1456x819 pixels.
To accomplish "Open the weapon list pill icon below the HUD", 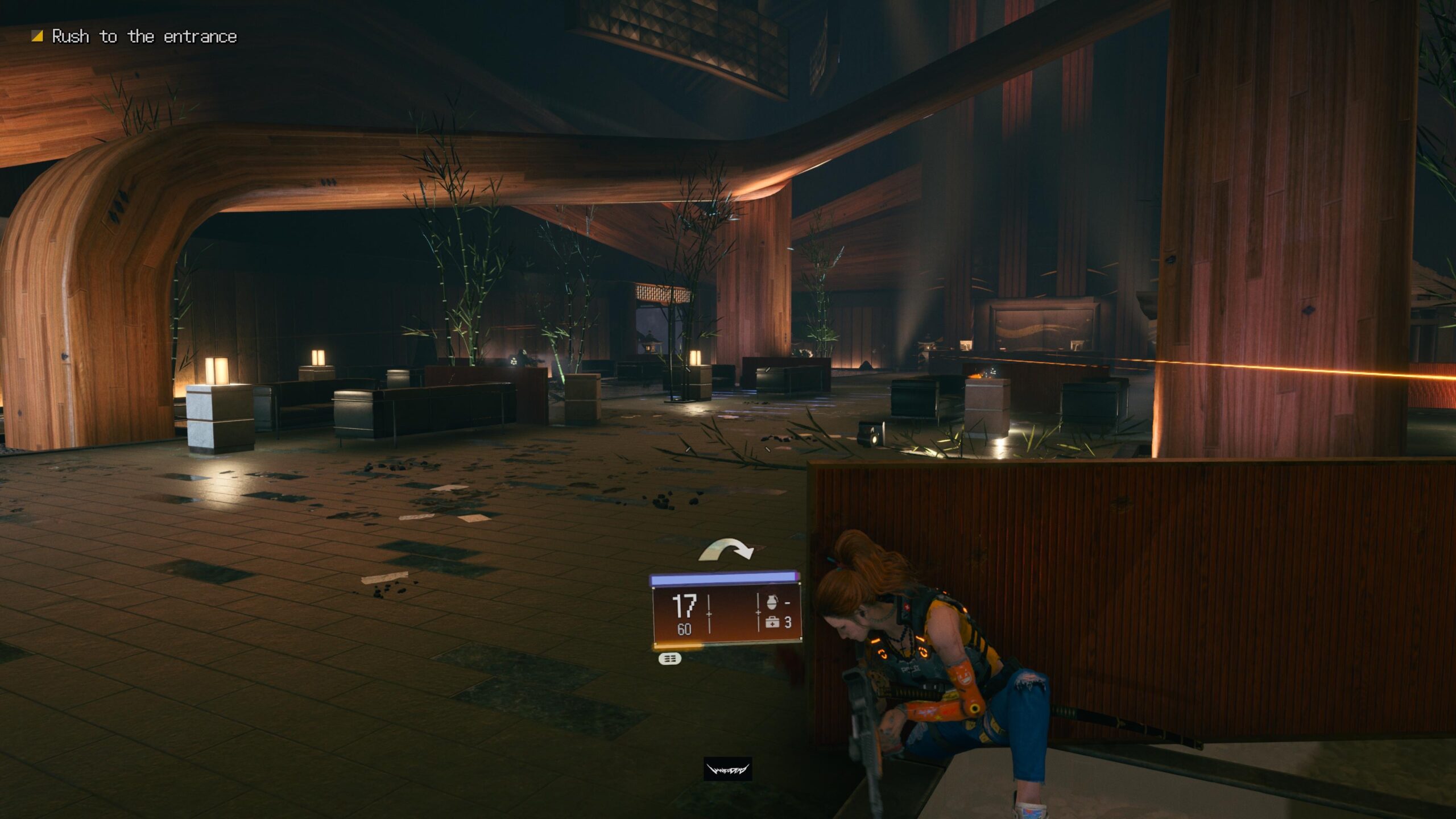I will 670,660.
